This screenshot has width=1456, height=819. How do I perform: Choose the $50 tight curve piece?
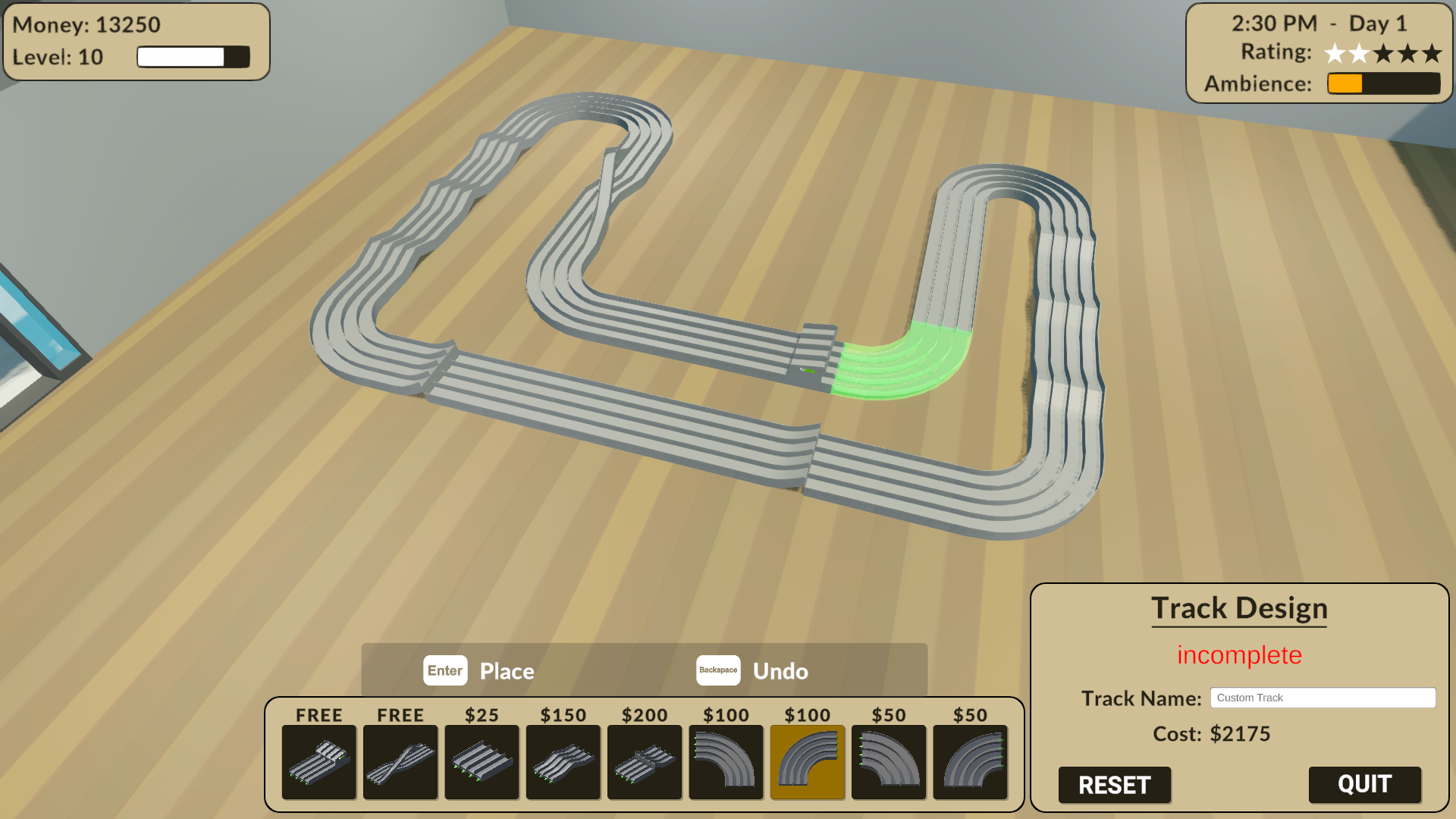[889, 762]
